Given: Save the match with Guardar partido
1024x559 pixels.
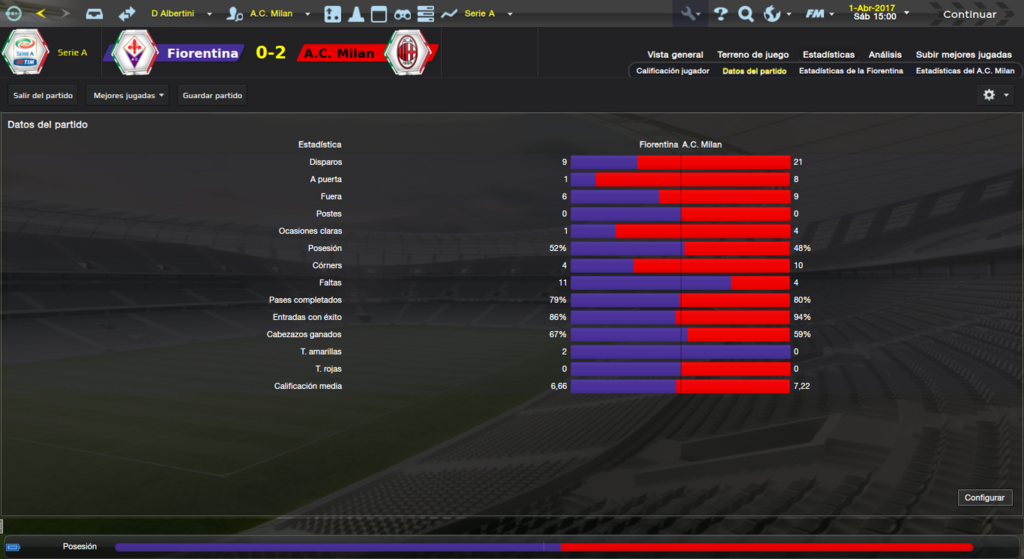Looking at the screenshot, I should pos(212,95).
